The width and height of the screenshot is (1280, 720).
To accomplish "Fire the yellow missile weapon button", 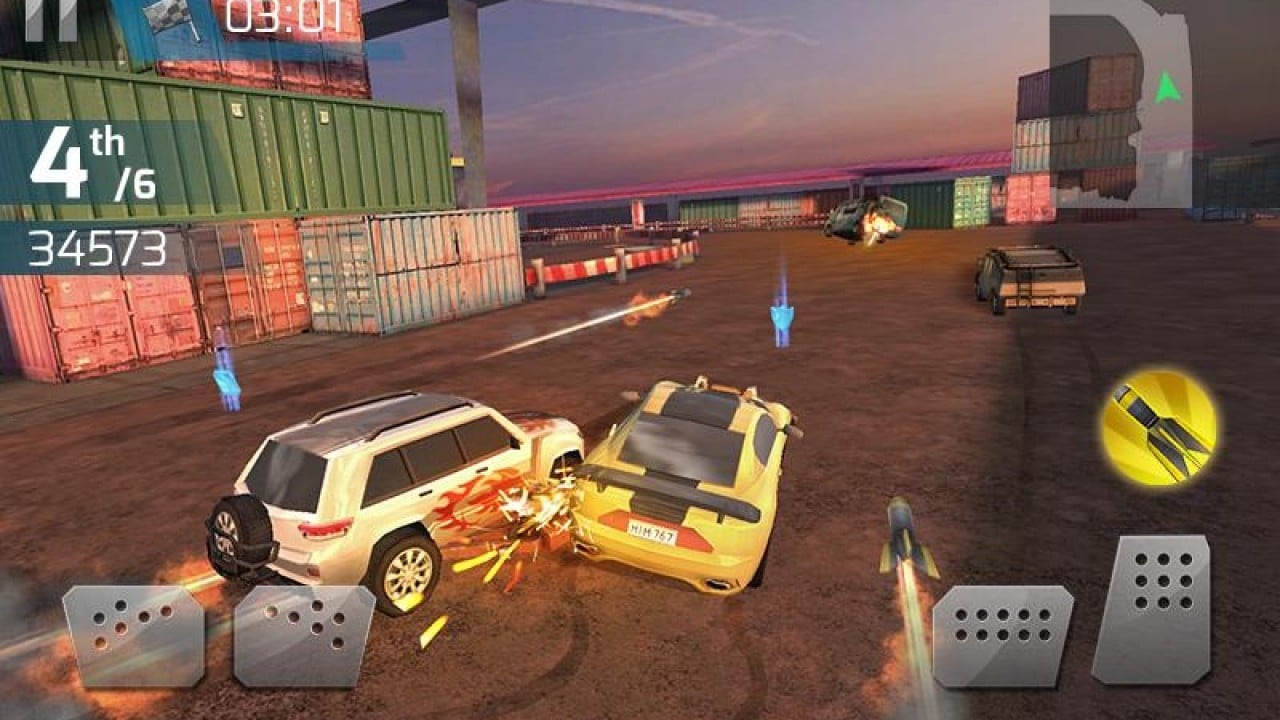I will click(x=1159, y=428).
